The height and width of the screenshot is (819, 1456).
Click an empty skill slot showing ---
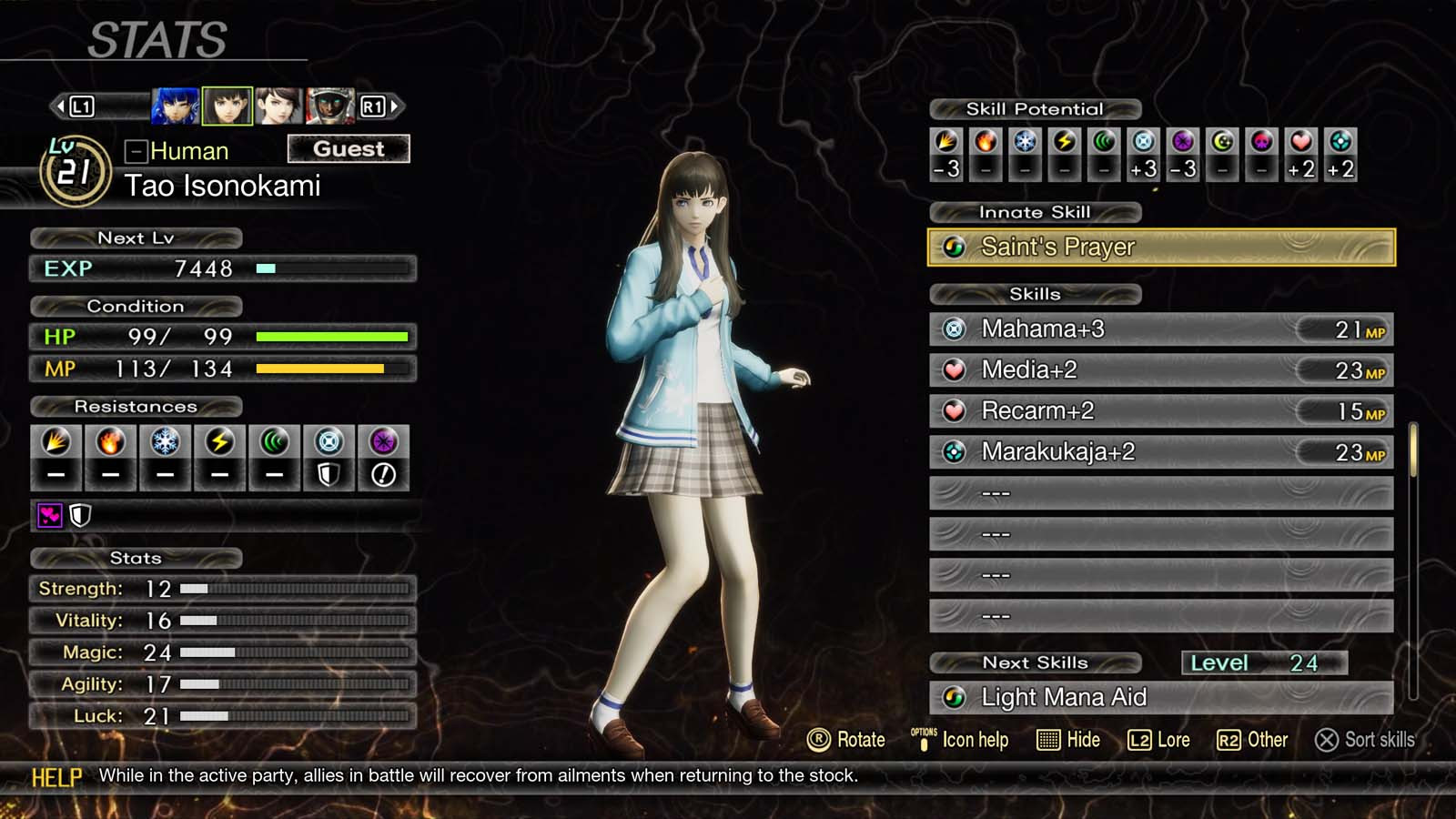point(1156,492)
